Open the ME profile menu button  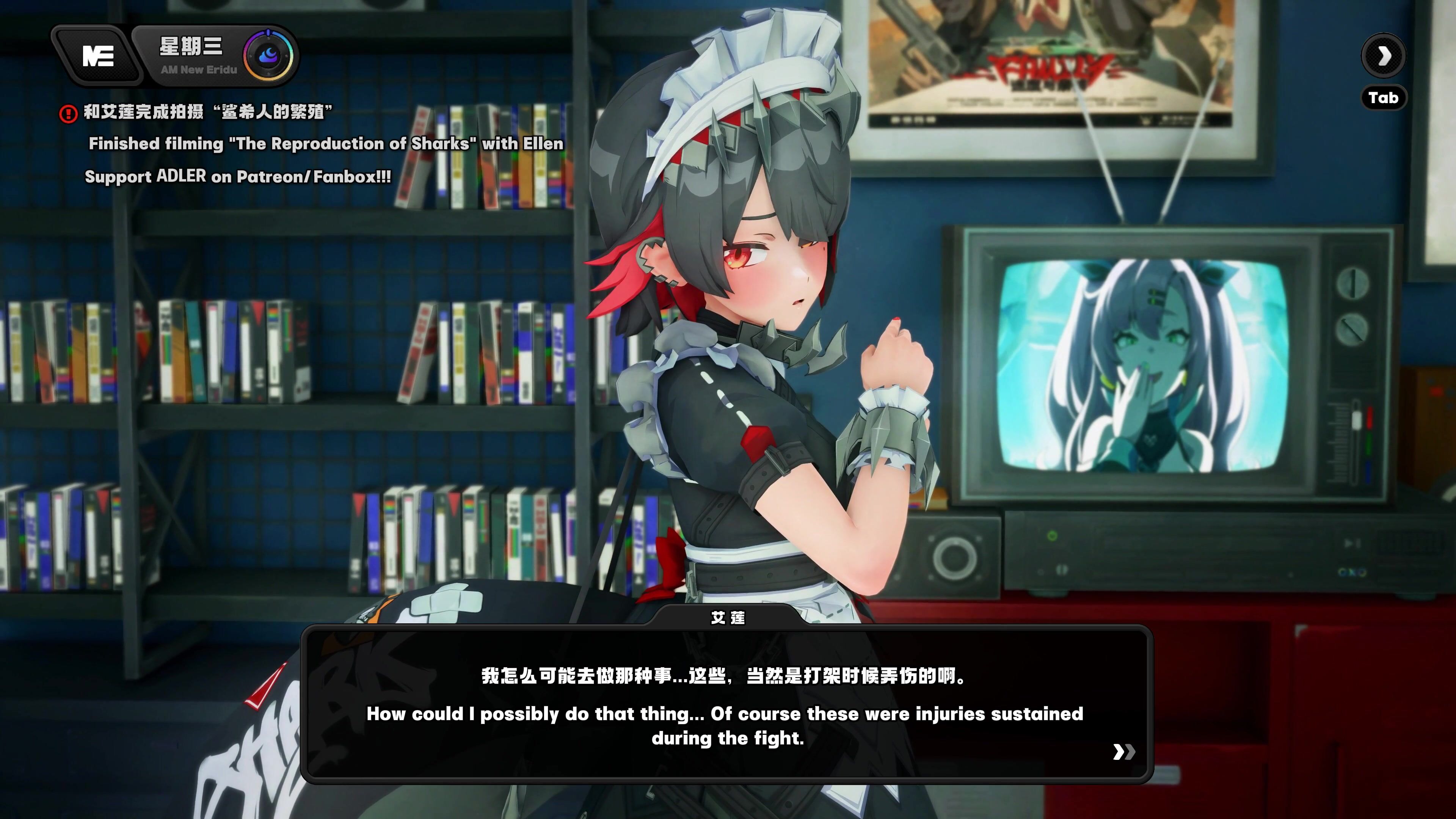click(x=98, y=56)
